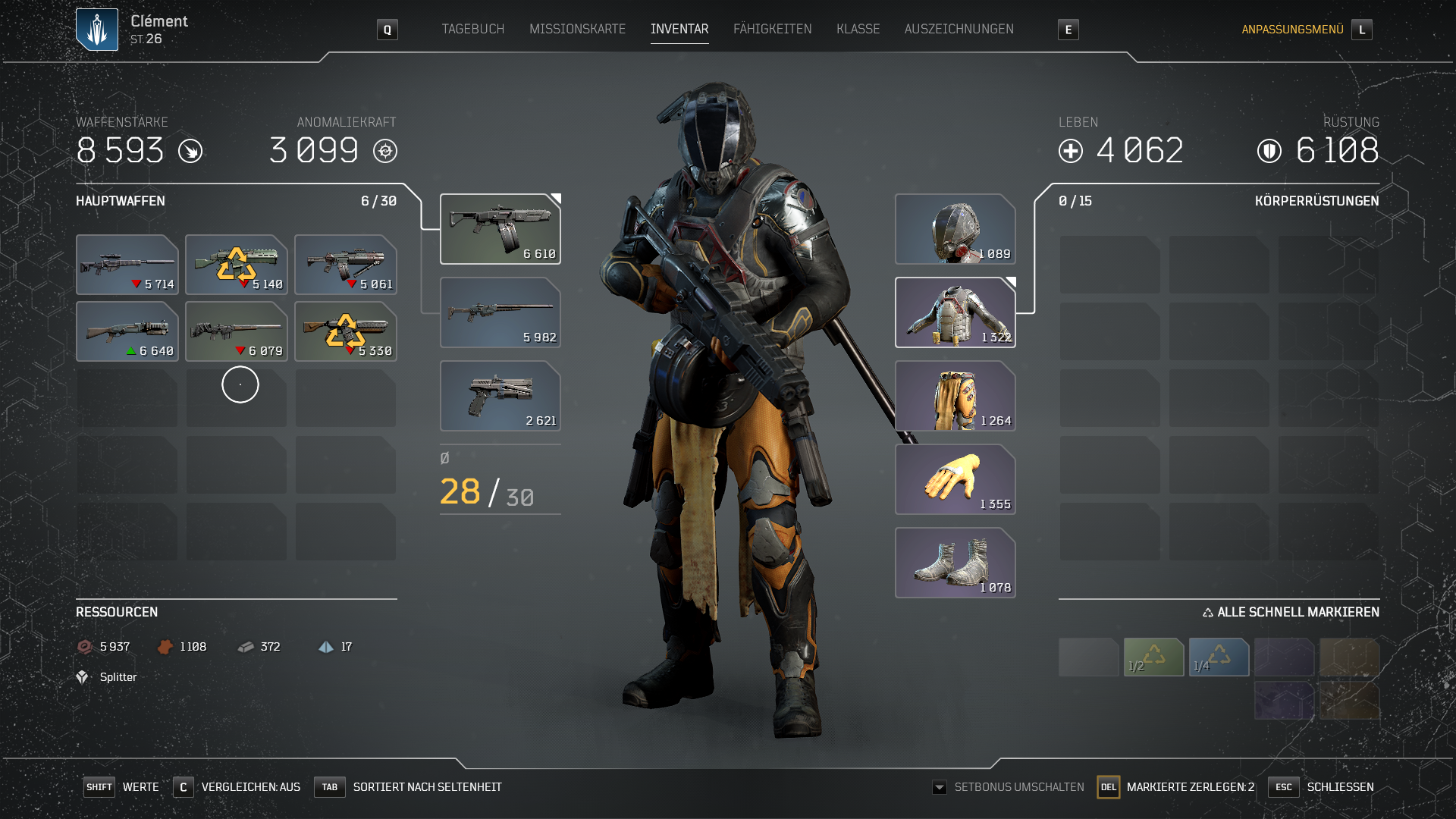Select the inventory weapon rated 5 714
Screen dimensions: 1456x819
(x=127, y=265)
